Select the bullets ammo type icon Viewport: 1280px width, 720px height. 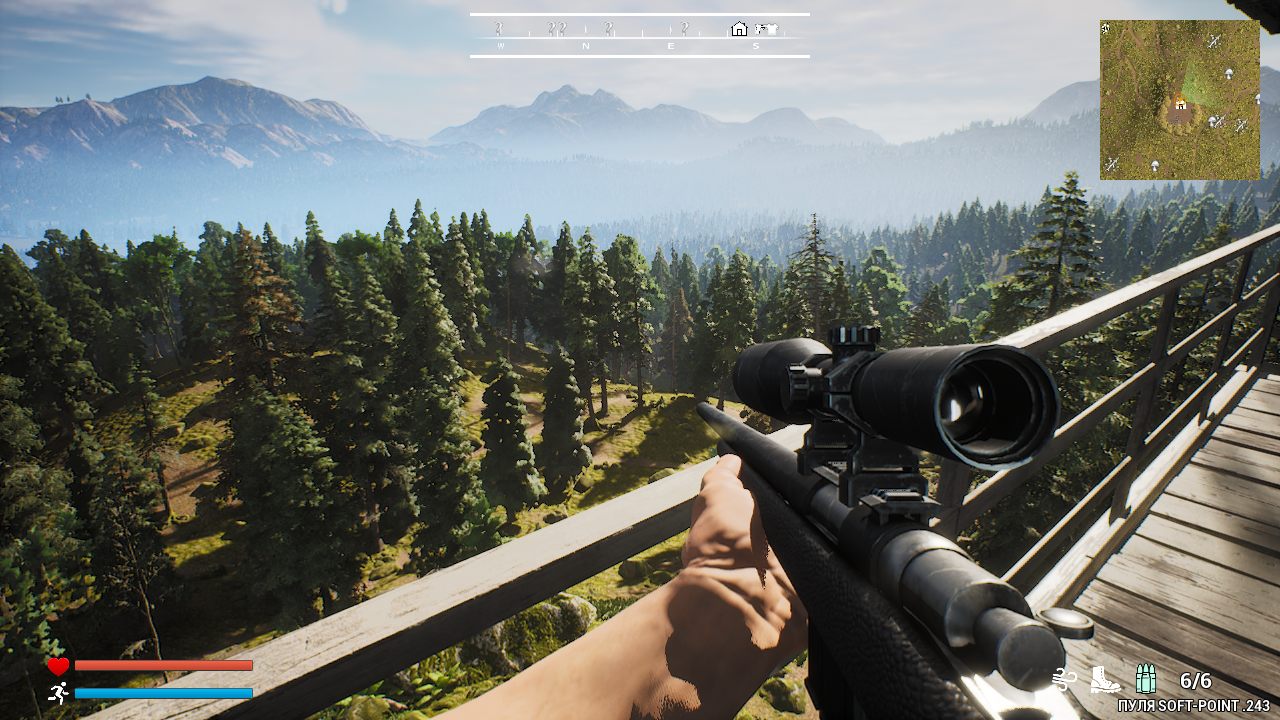coord(1146,680)
